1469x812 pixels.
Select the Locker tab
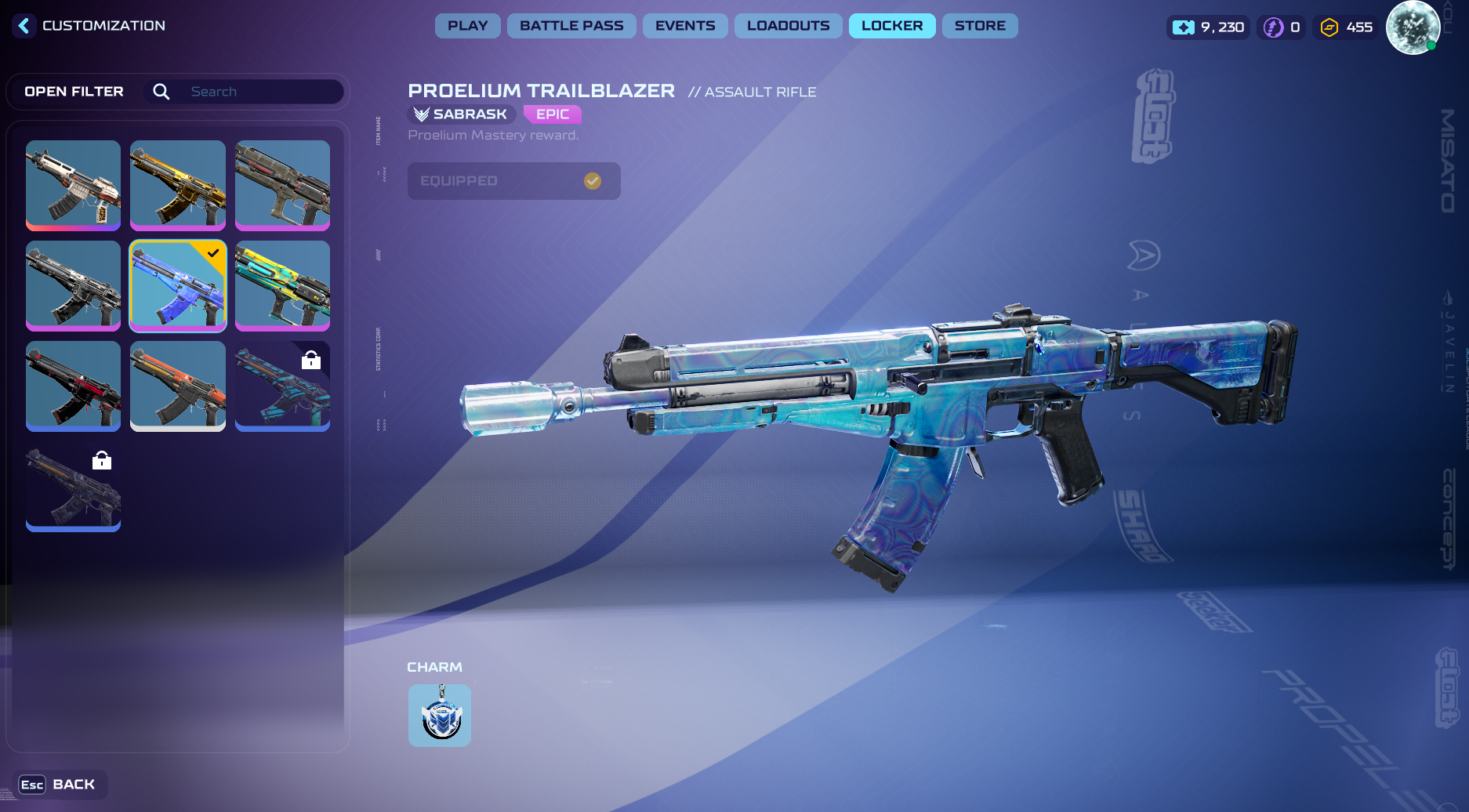892,26
